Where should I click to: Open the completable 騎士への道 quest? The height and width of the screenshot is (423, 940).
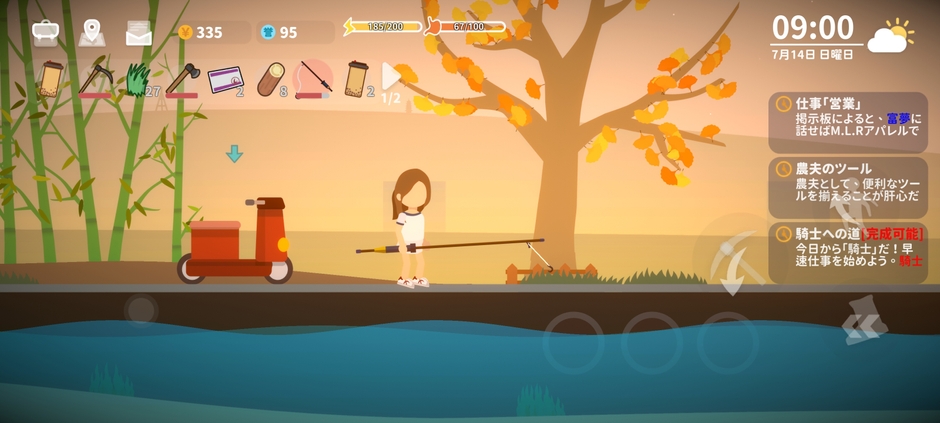[x=848, y=250]
